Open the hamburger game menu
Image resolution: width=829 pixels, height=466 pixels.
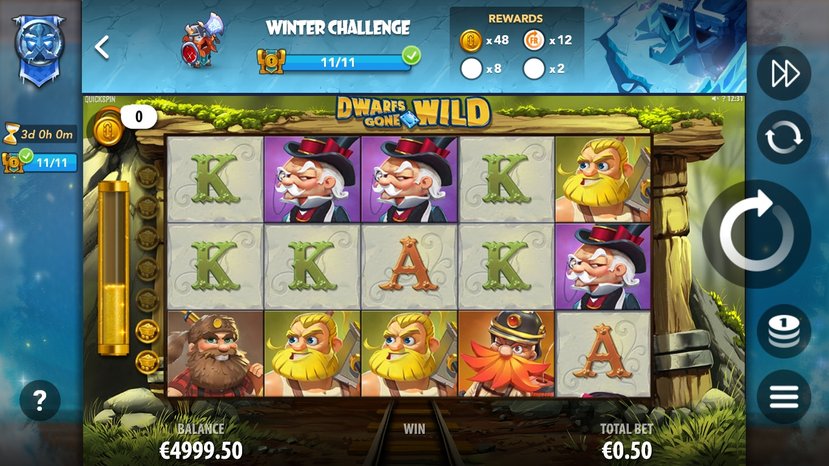[783, 397]
